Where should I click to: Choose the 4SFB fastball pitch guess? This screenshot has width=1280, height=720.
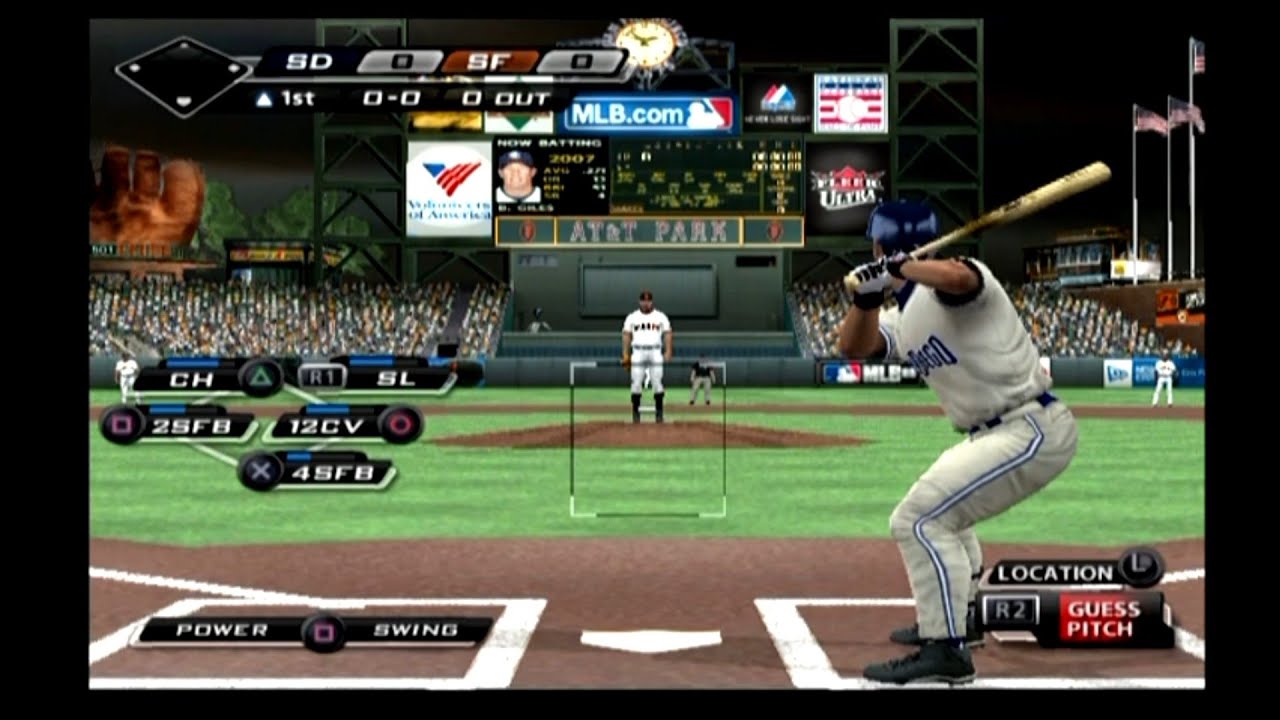[x=334, y=472]
